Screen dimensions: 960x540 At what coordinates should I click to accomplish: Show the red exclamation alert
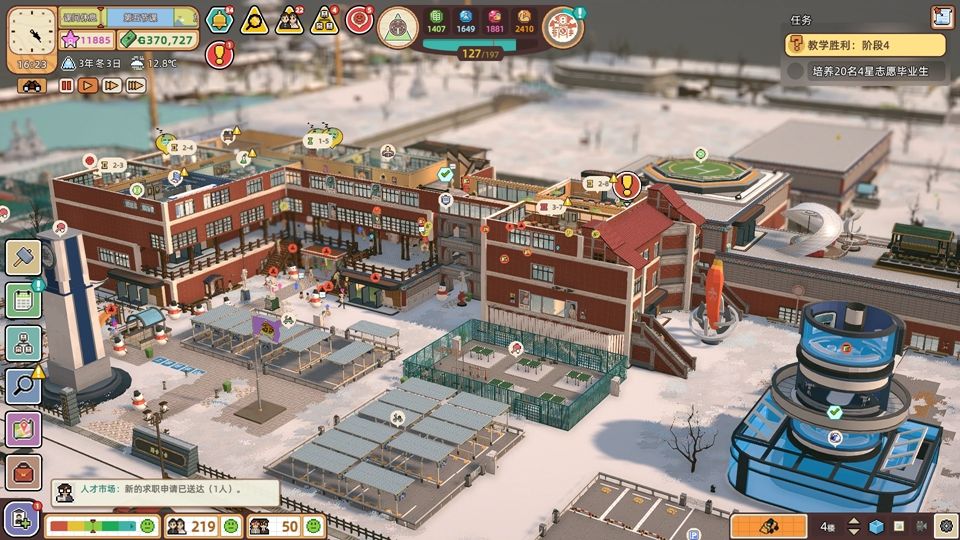coord(219,54)
